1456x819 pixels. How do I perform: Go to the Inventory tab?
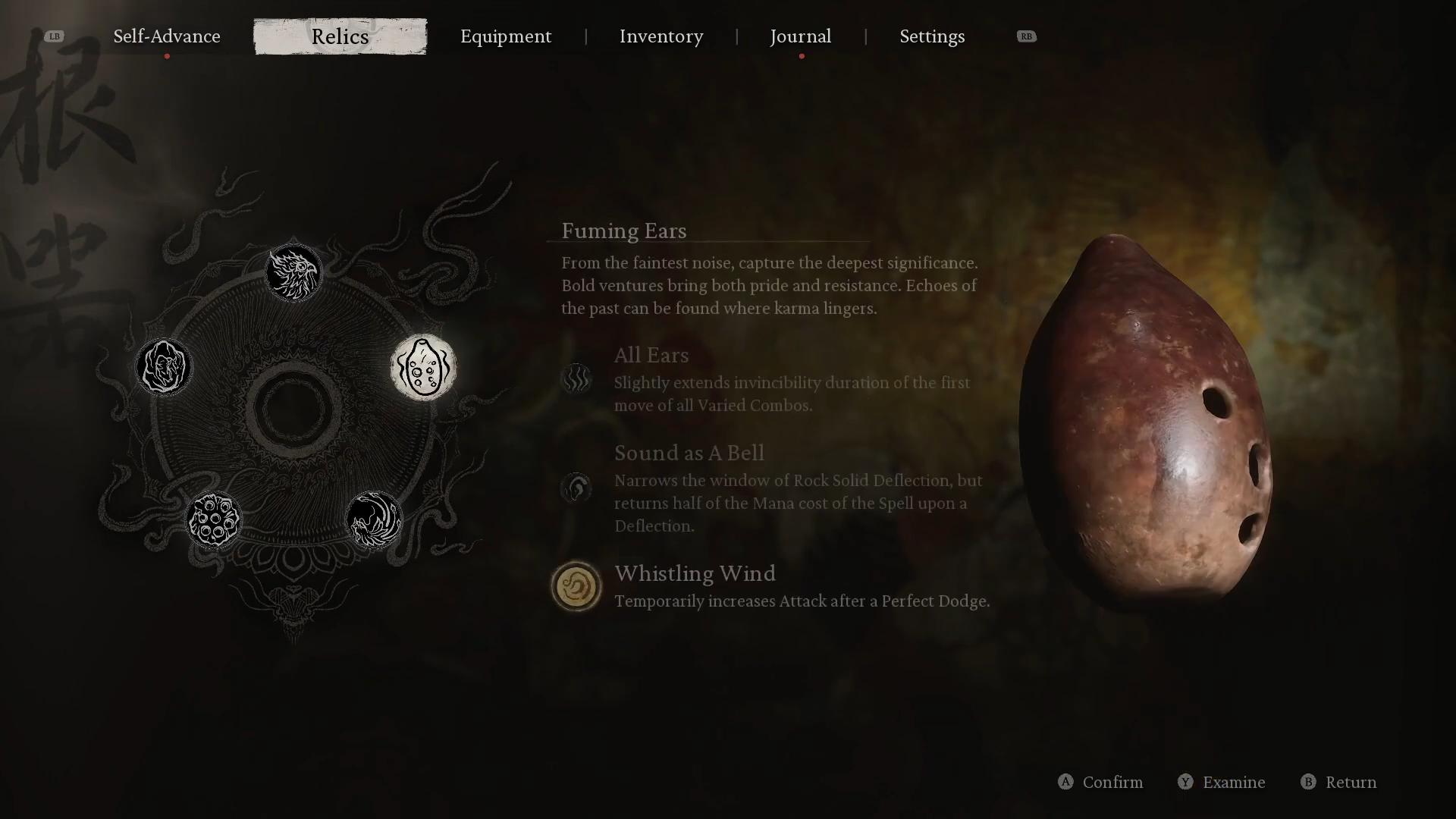(x=661, y=36)
